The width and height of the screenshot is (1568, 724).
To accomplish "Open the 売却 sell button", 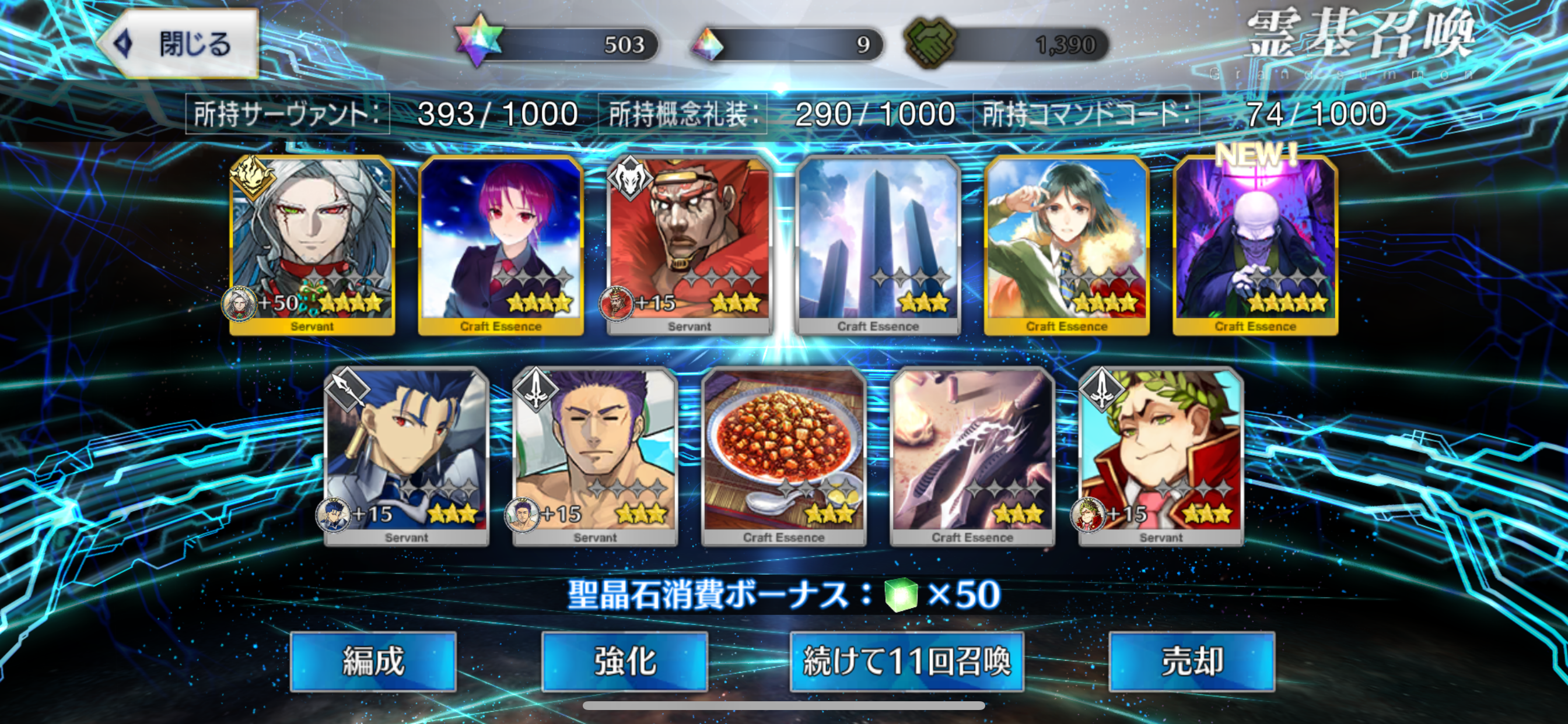I will coord(1191,660).
